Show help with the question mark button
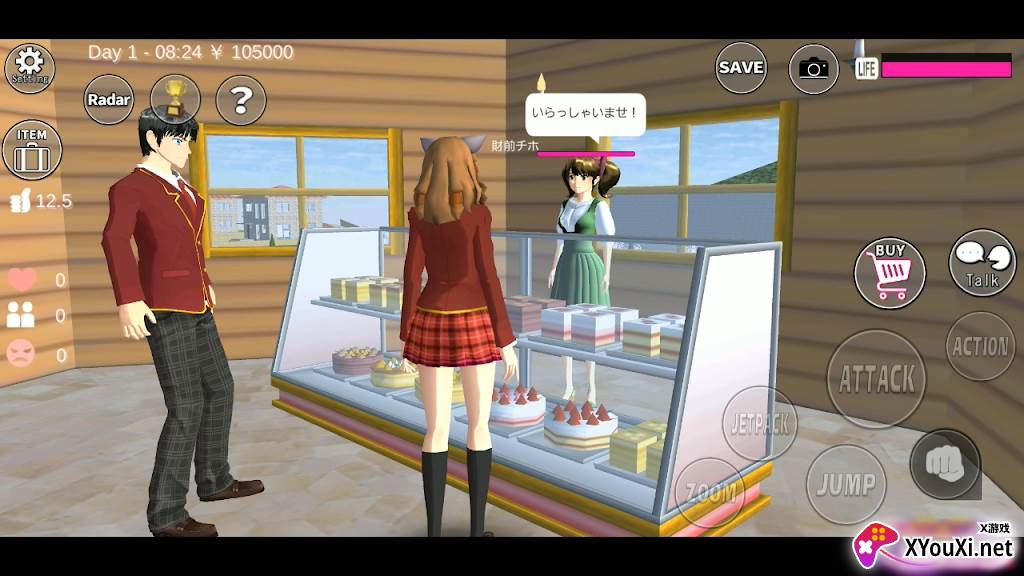This screenshot has width=1024, height=576. pyautogui.click(x=241, y=100)
